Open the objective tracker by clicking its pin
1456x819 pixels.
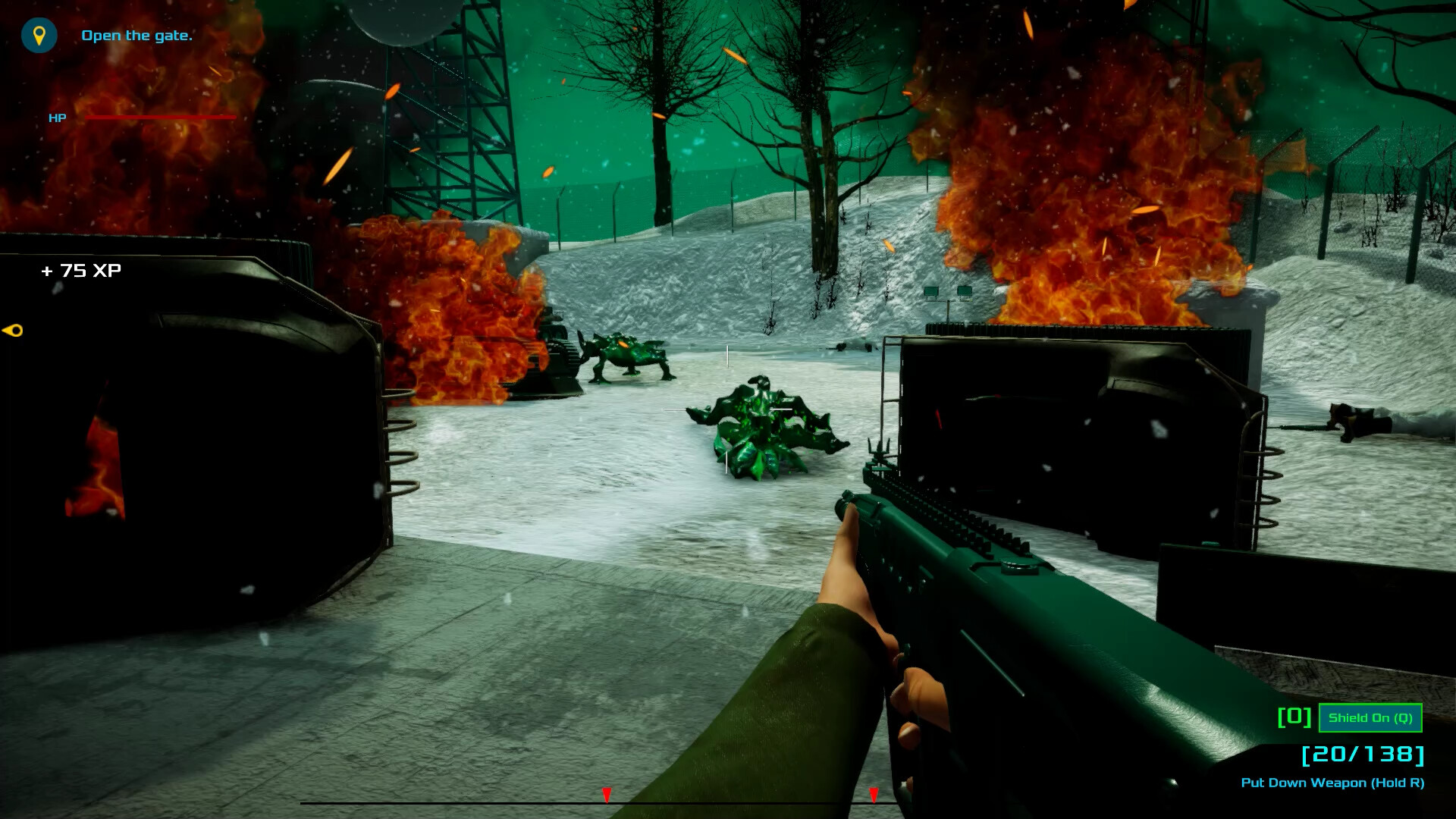pos(39,34)
